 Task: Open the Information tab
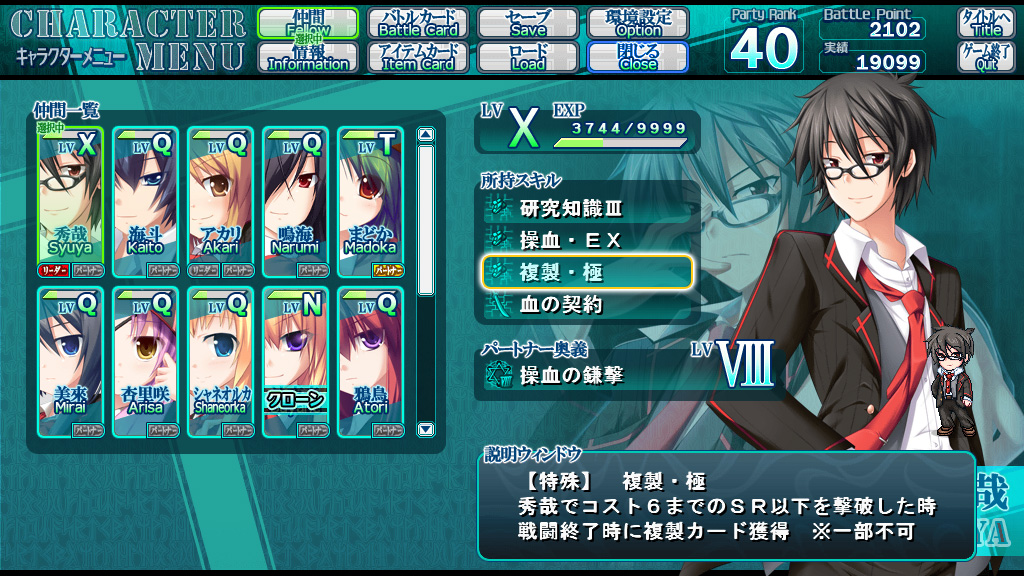(308, 57)
